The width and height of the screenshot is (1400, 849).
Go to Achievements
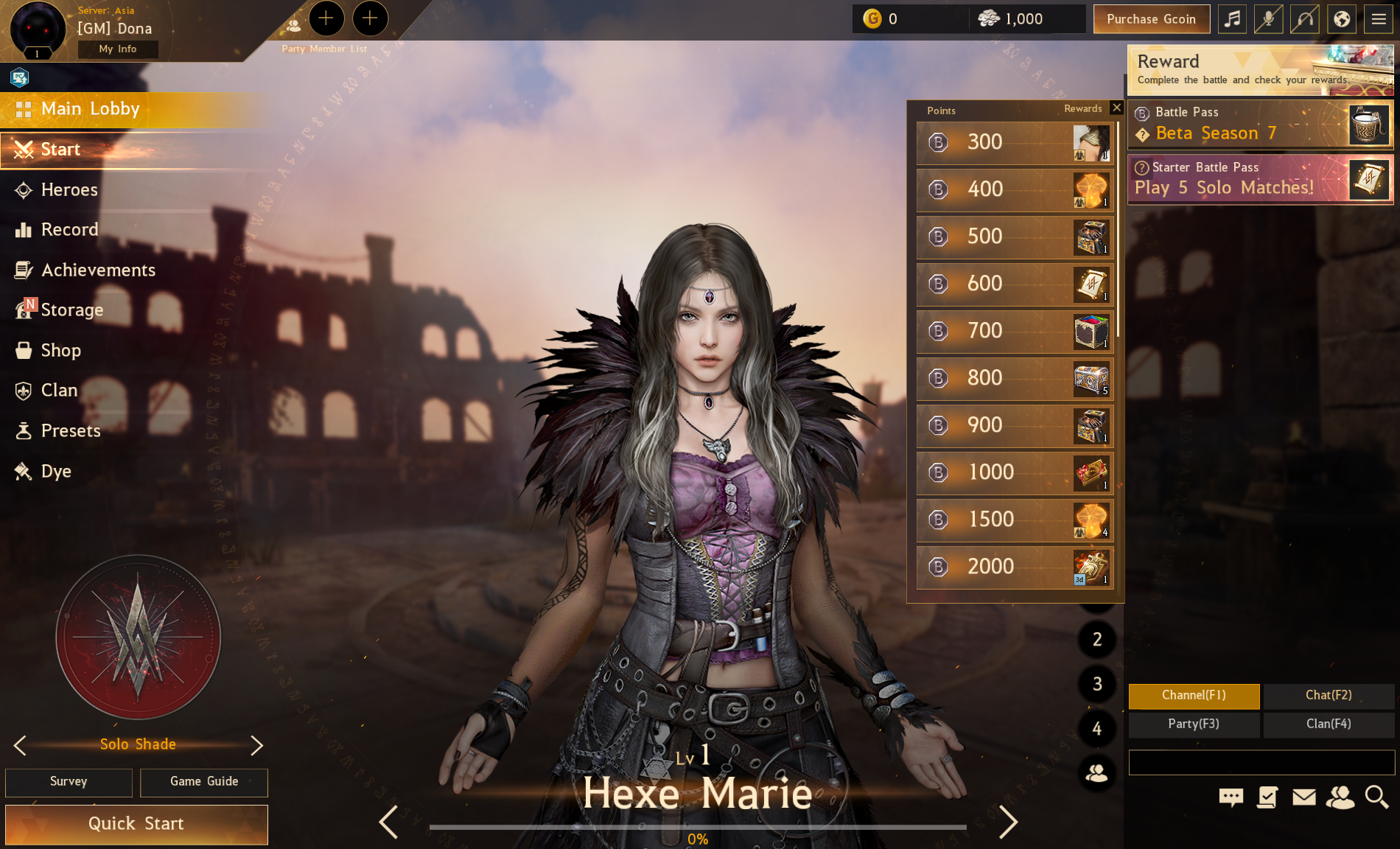pyautogui.click(x=97, y=270)
